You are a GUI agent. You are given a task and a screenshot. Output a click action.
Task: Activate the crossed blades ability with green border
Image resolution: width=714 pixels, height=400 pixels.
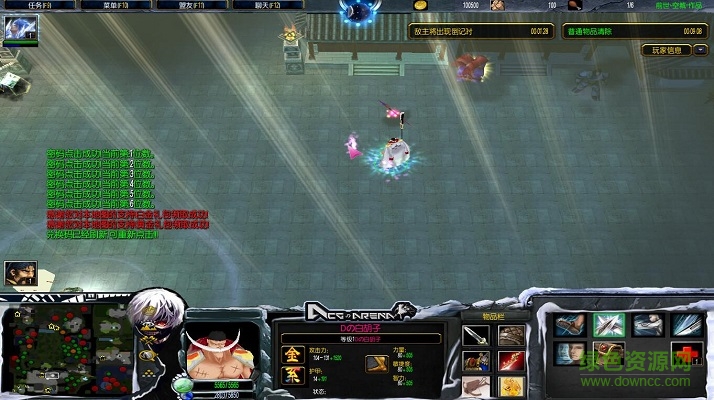point(608,324)
